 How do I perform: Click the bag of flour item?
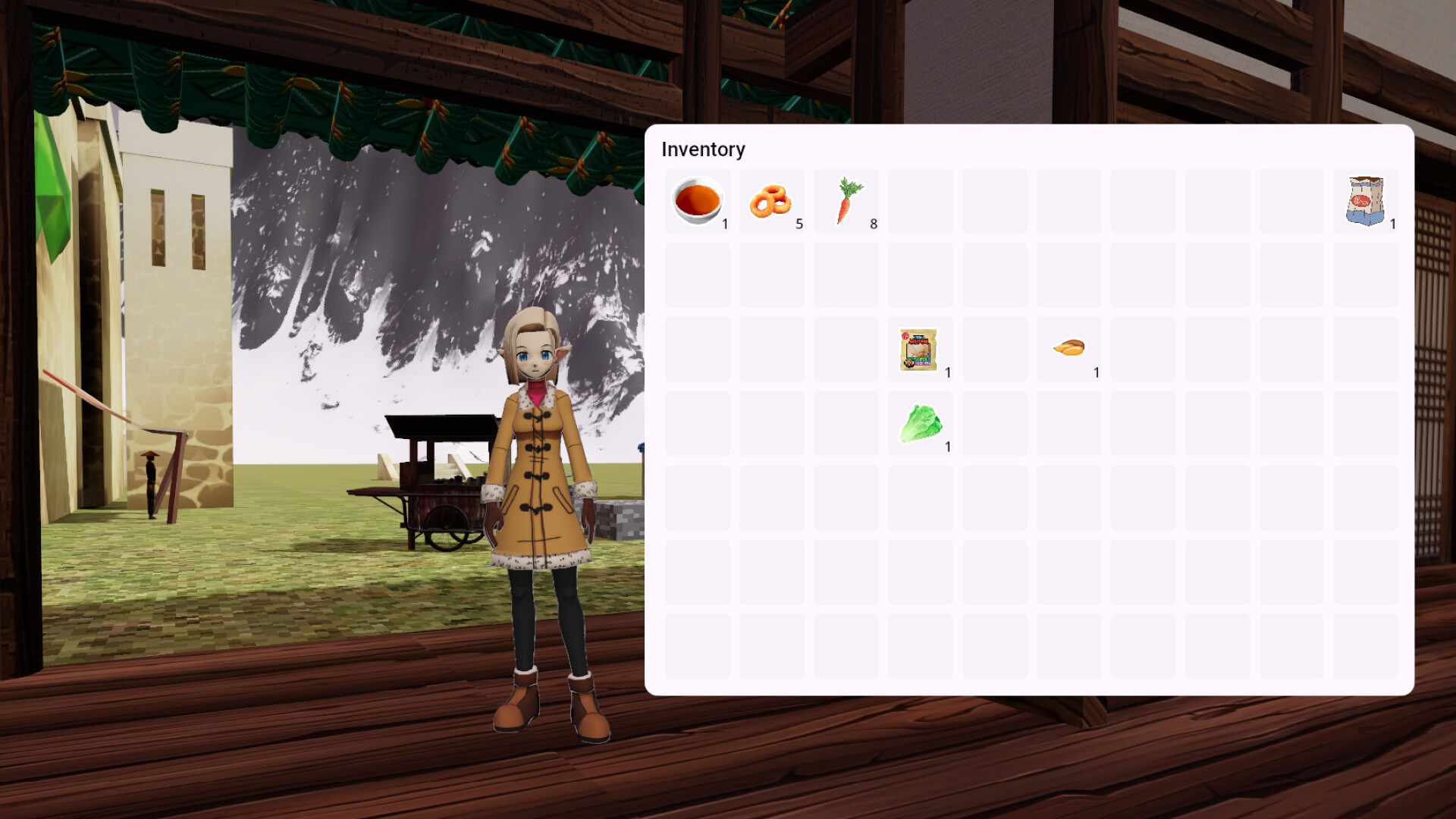(1365, 199)
